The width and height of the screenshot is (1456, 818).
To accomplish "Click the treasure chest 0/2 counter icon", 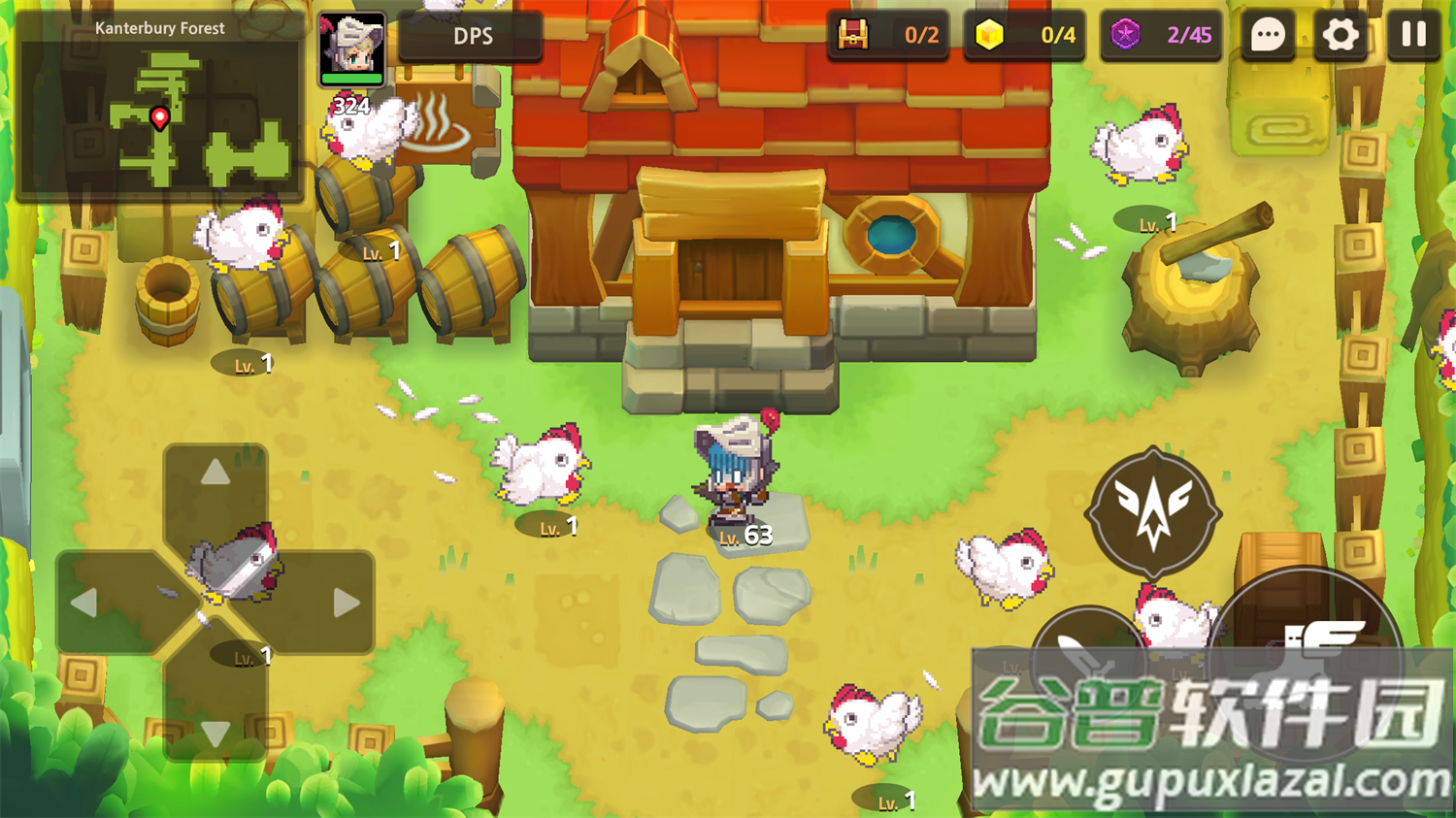I will click(x=854, y=37).
